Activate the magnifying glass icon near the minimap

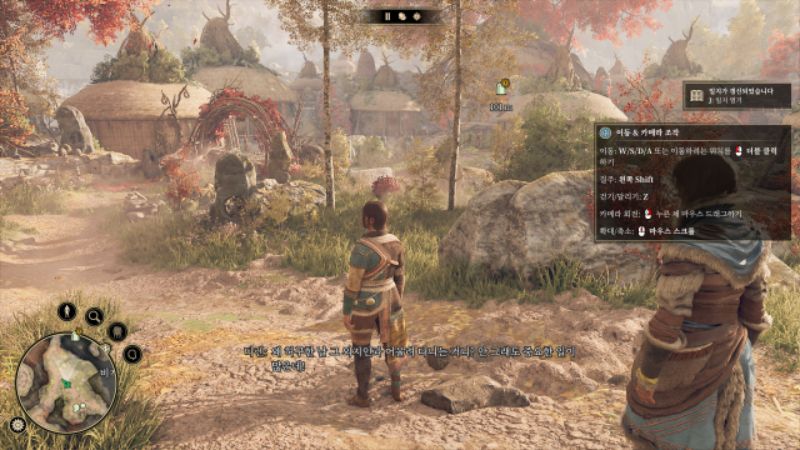pos(94,317)
